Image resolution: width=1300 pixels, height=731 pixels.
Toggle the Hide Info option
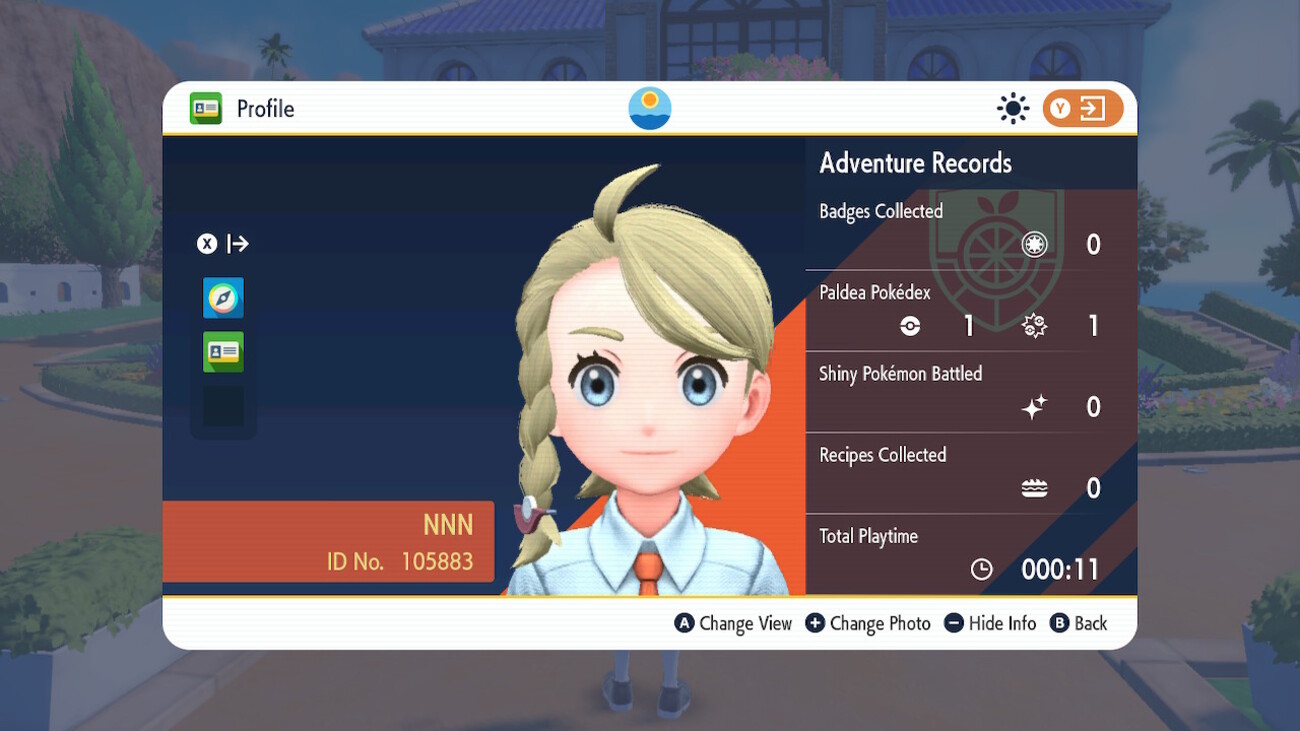[990, 623]
